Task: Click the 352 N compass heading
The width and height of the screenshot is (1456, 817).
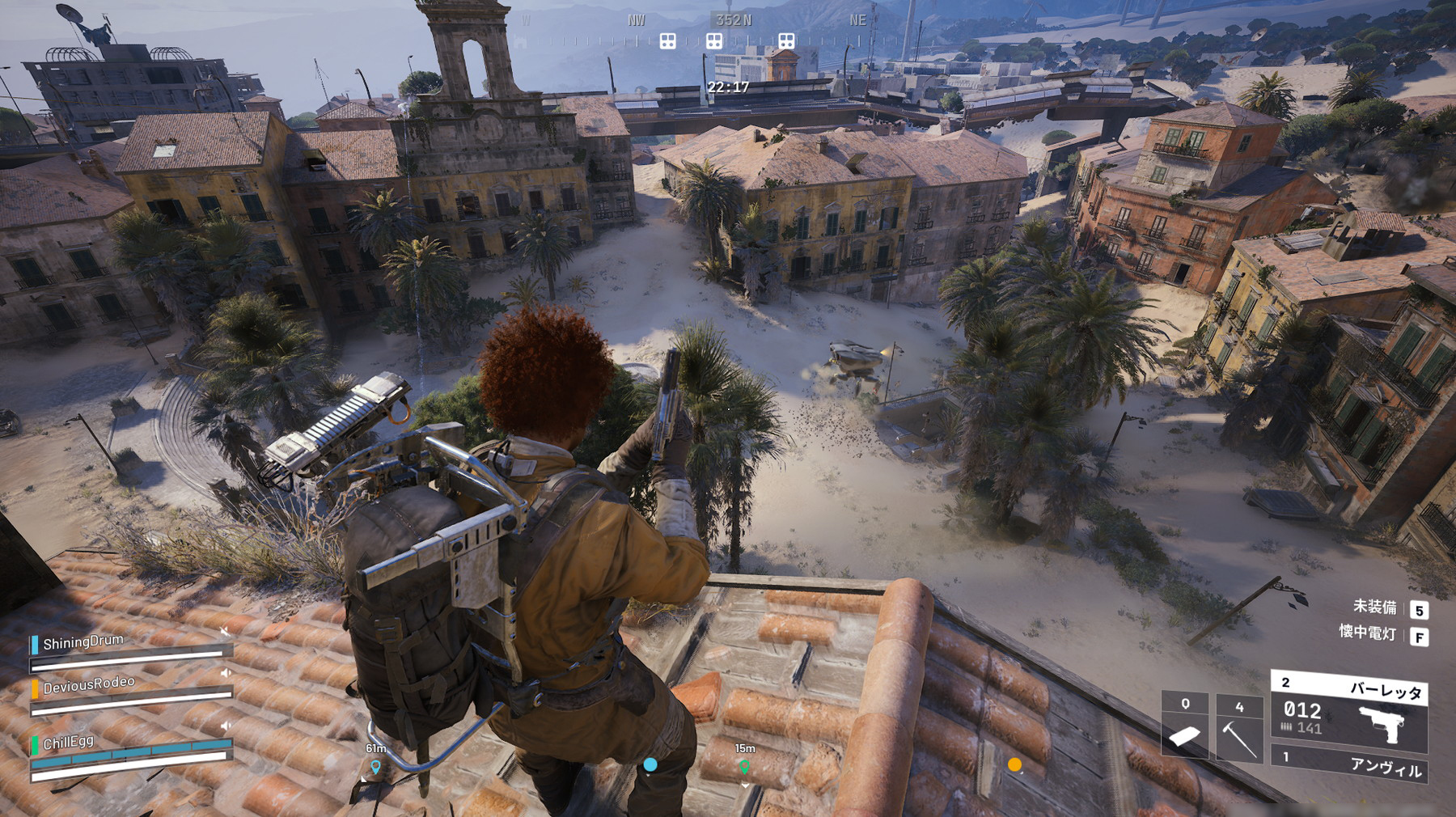Action: point(733,19)
